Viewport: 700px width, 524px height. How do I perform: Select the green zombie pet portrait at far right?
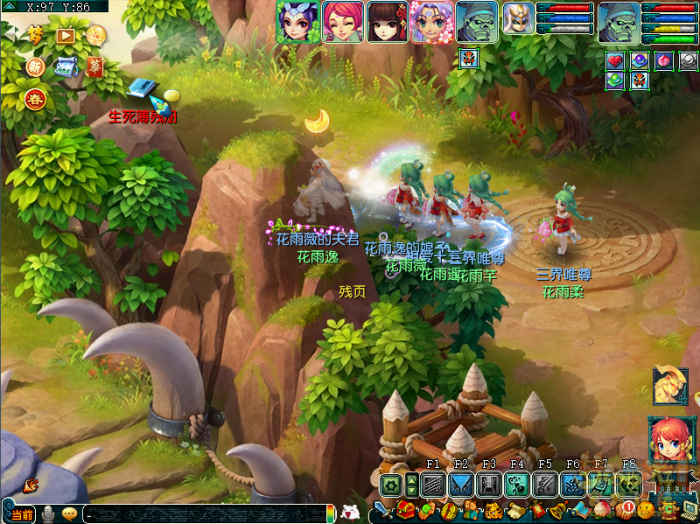pos(619,22)
